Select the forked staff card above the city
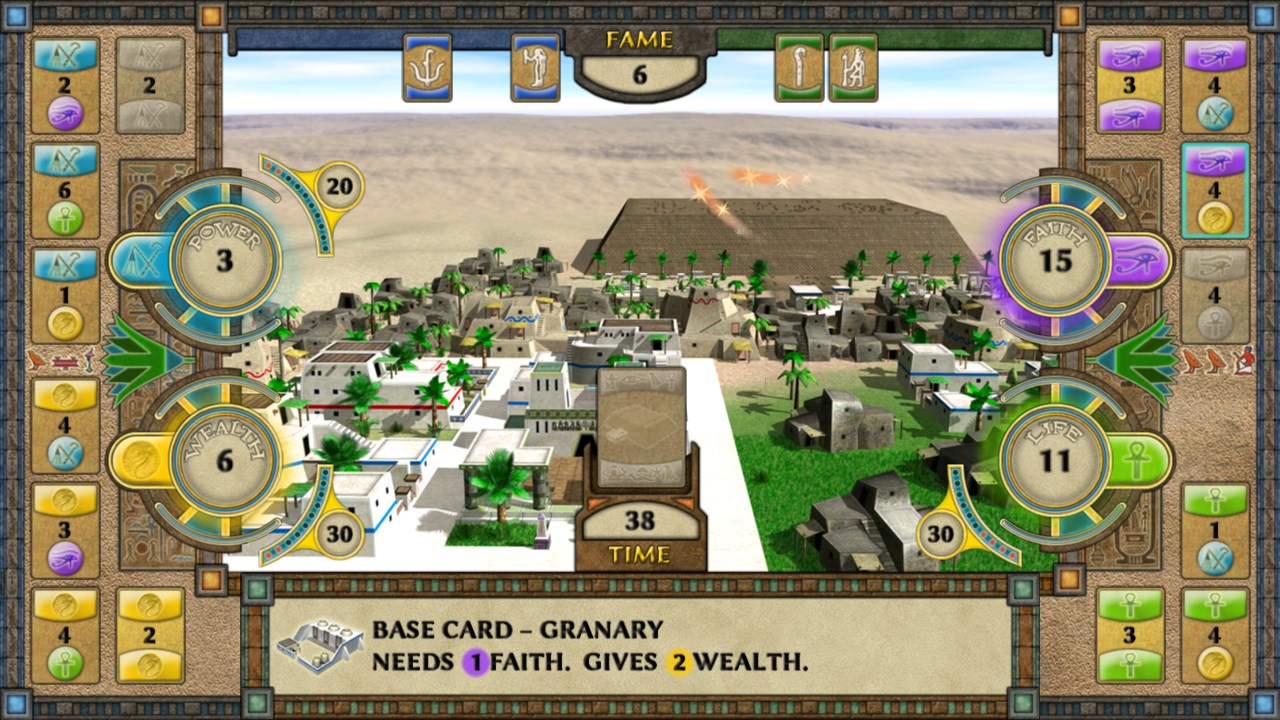This screenshot has width=1280, height=720. pos(427,67)
